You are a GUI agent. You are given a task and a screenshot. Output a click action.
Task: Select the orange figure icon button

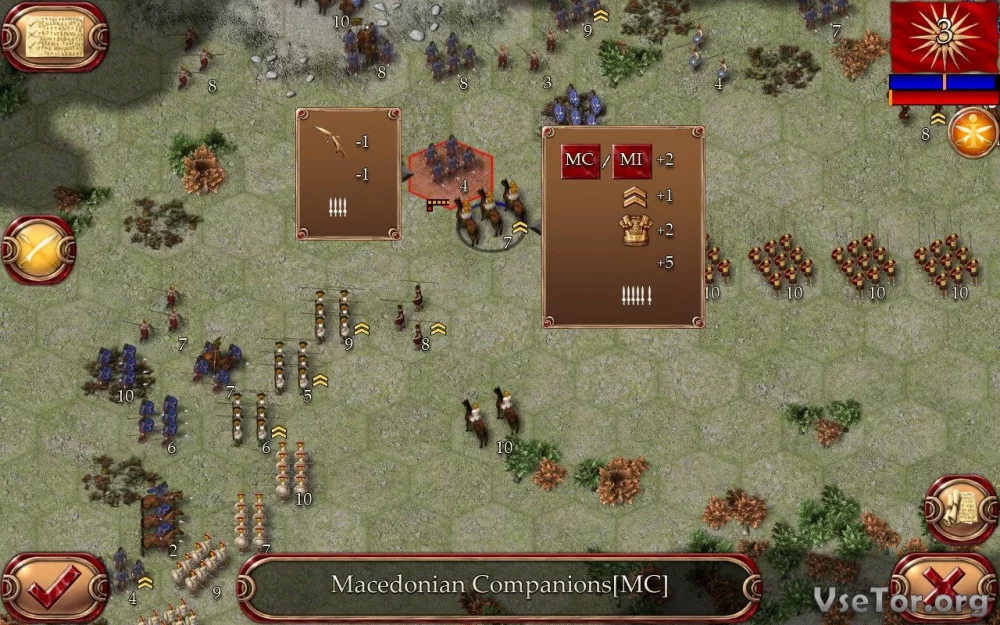pyautogui.click(x=972, y=133)
